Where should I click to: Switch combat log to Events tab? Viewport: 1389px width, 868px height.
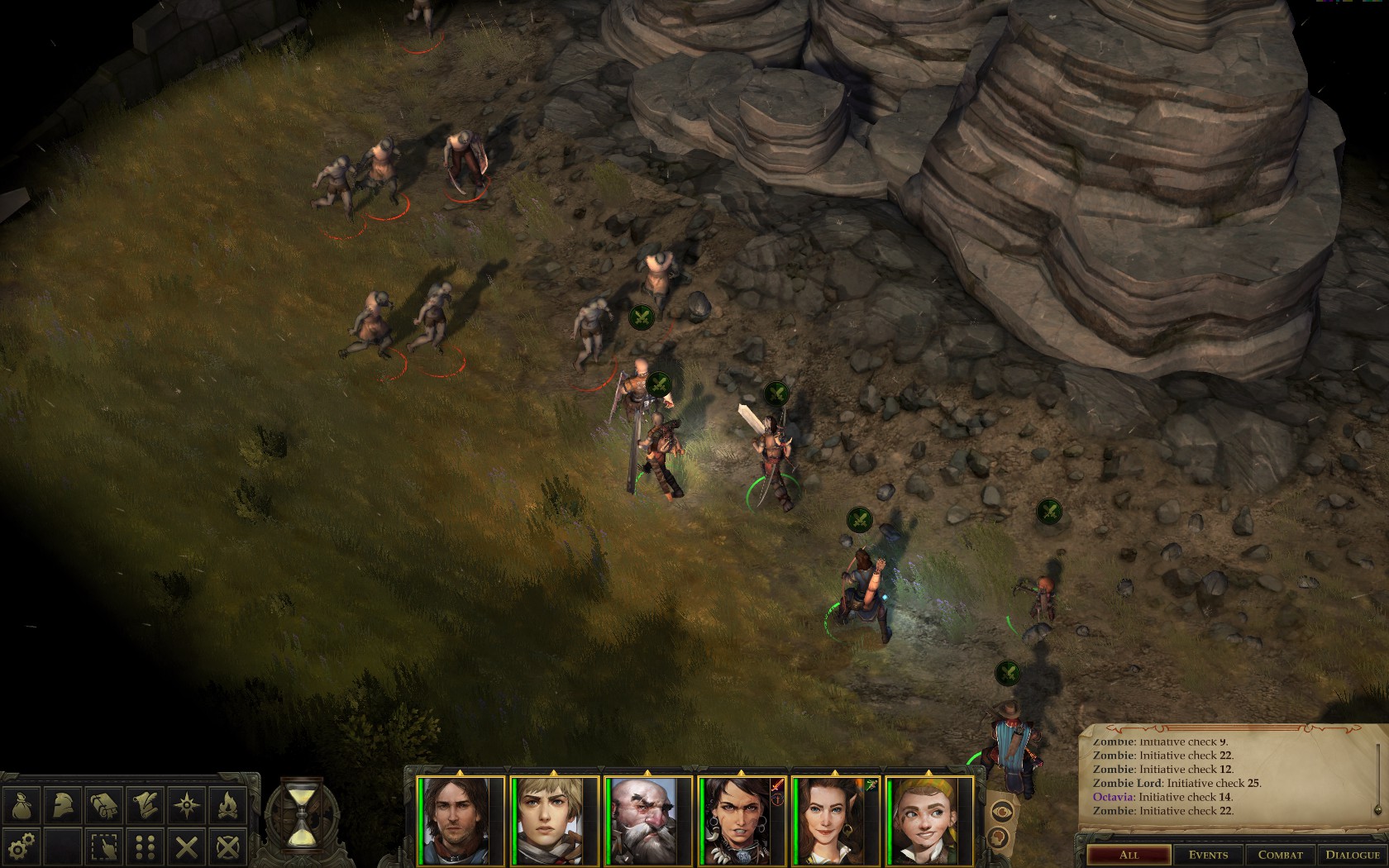[1208, 855]
